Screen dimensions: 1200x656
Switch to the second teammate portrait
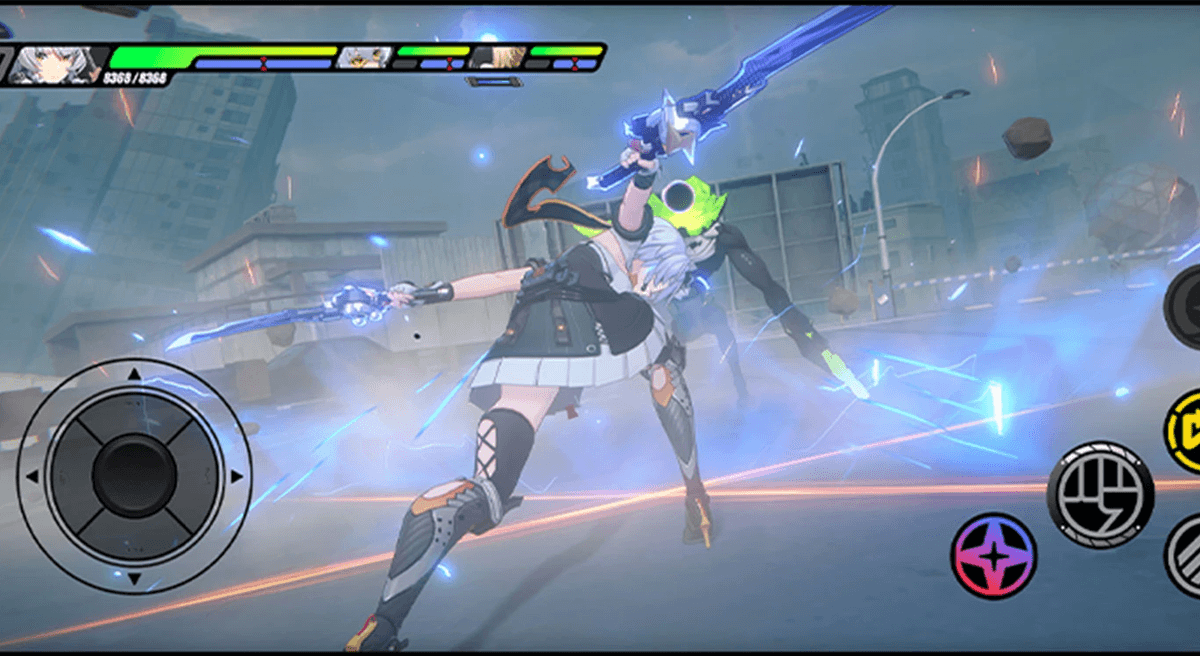pos(364,58)
